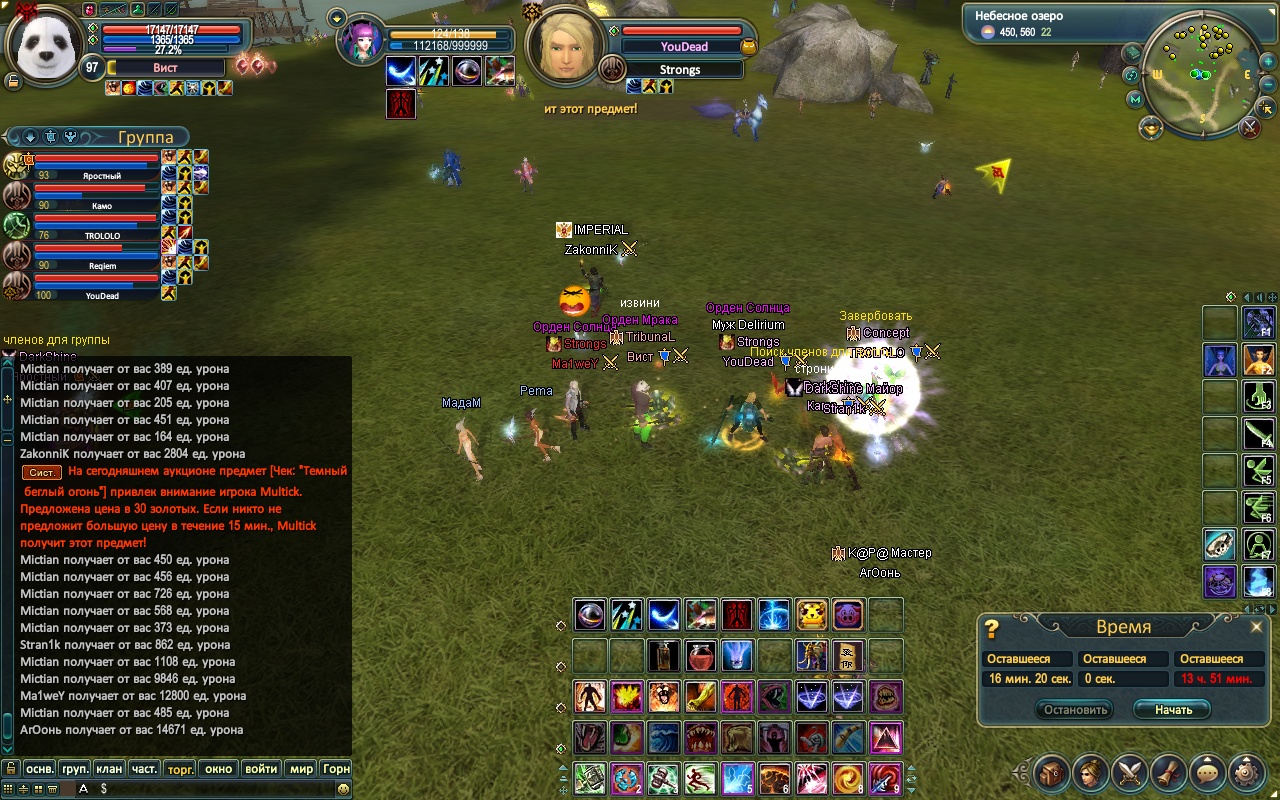This screenshot has width=1280, height=800.
Task: Activate the pink pig pet icon
Action: tap(848, 614)
